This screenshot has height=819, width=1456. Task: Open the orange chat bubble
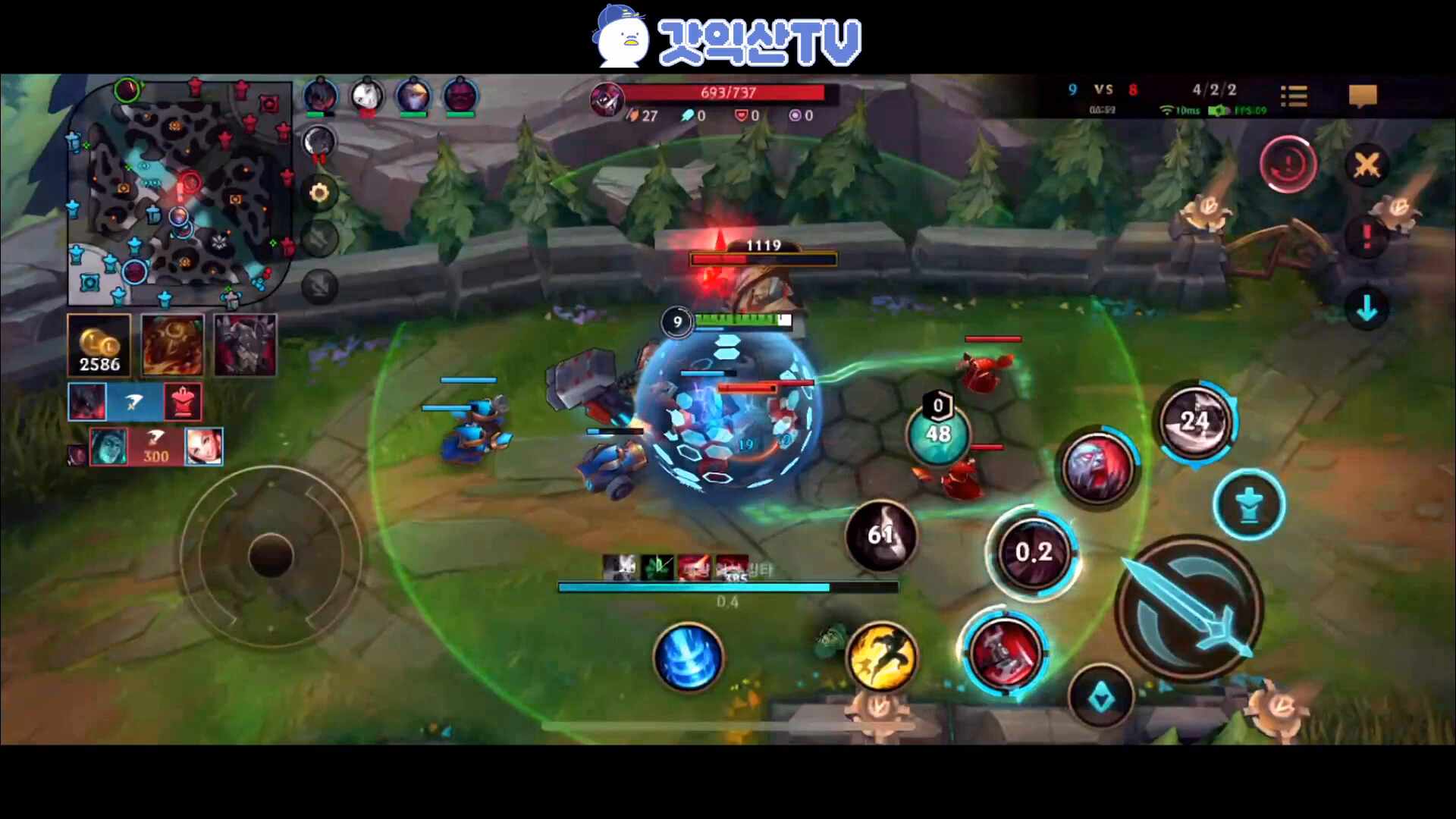pos(1362,96)
